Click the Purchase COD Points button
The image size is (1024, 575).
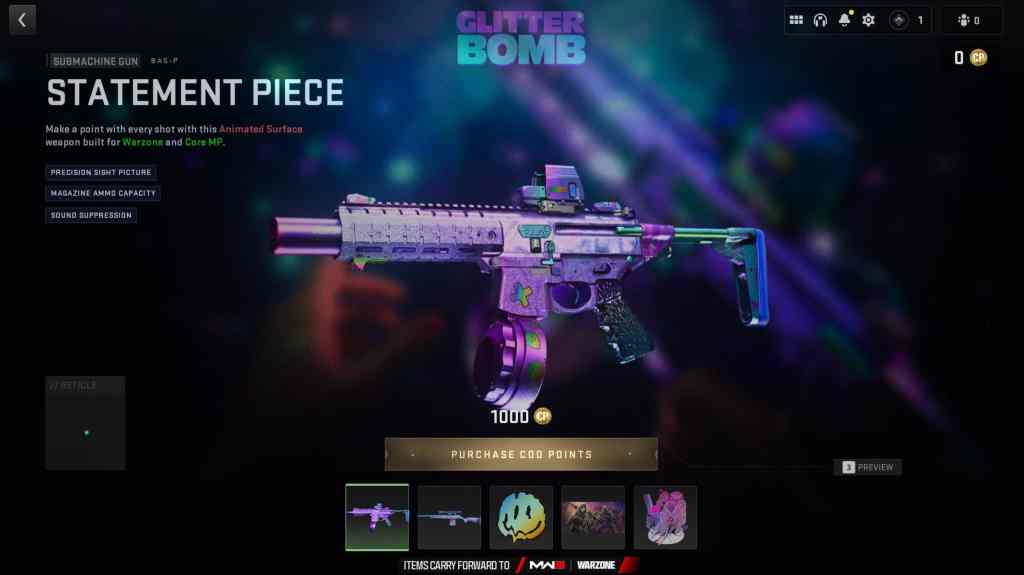click(x=521, y=454)
